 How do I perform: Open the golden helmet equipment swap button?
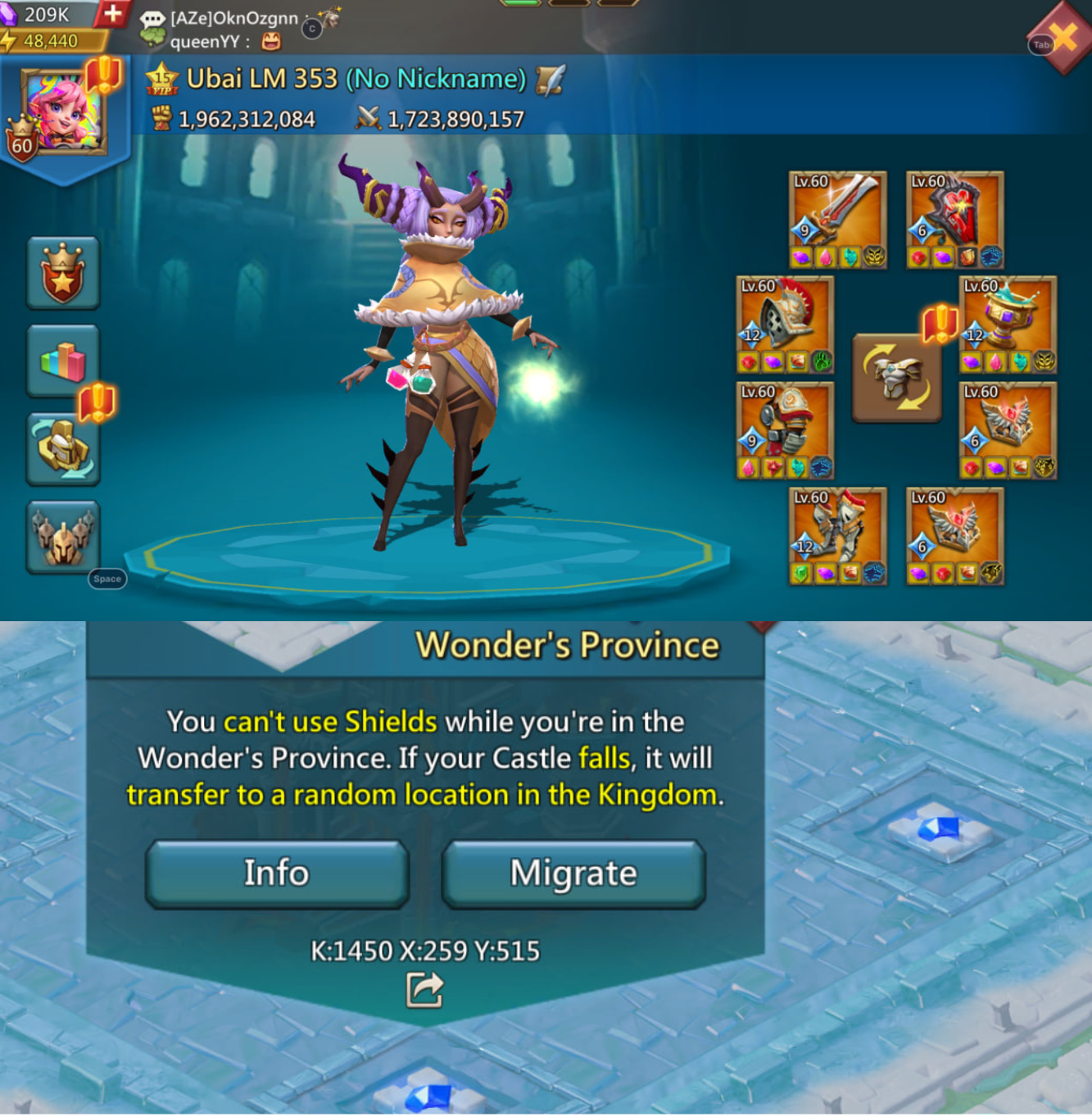tap(63, 449)
